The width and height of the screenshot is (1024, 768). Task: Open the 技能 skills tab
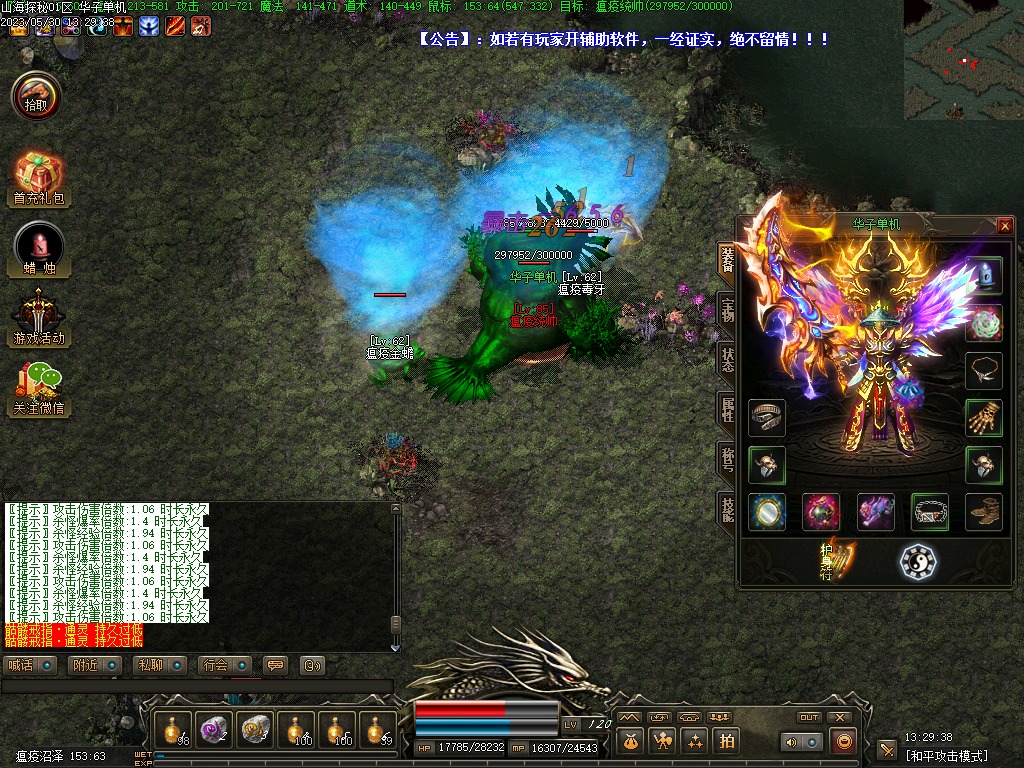coord(727,508)
